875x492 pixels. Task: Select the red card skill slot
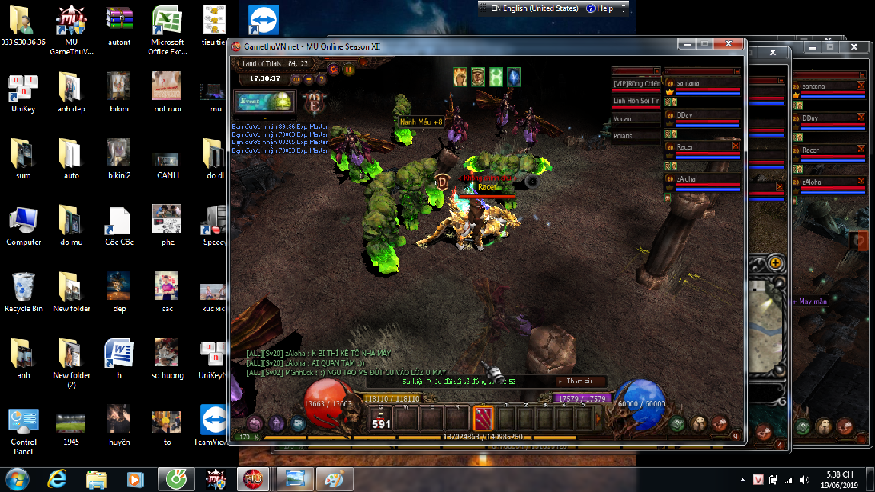coord(481,418)
